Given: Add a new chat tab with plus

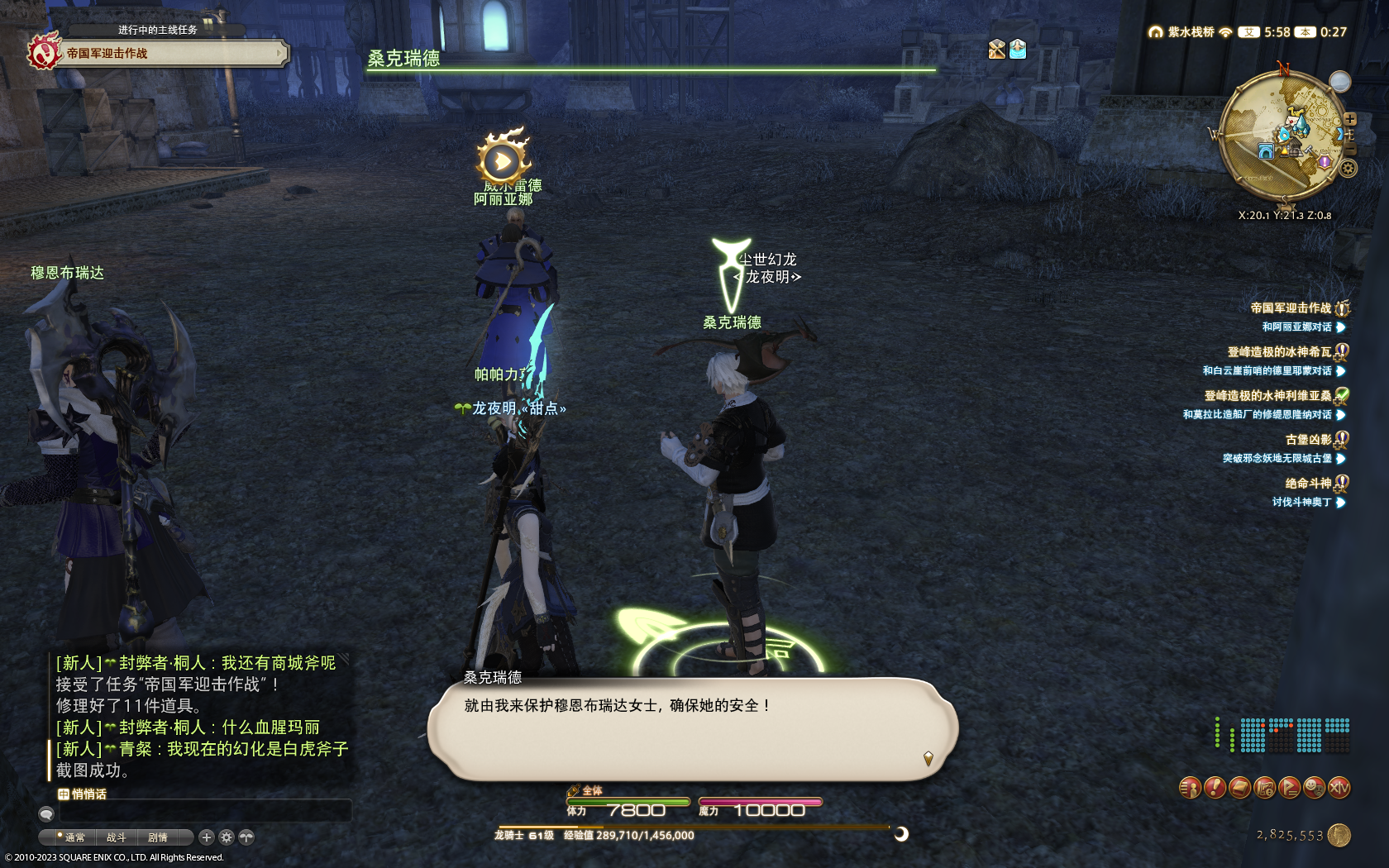Looking at the screenshot, I should point(207,837).
